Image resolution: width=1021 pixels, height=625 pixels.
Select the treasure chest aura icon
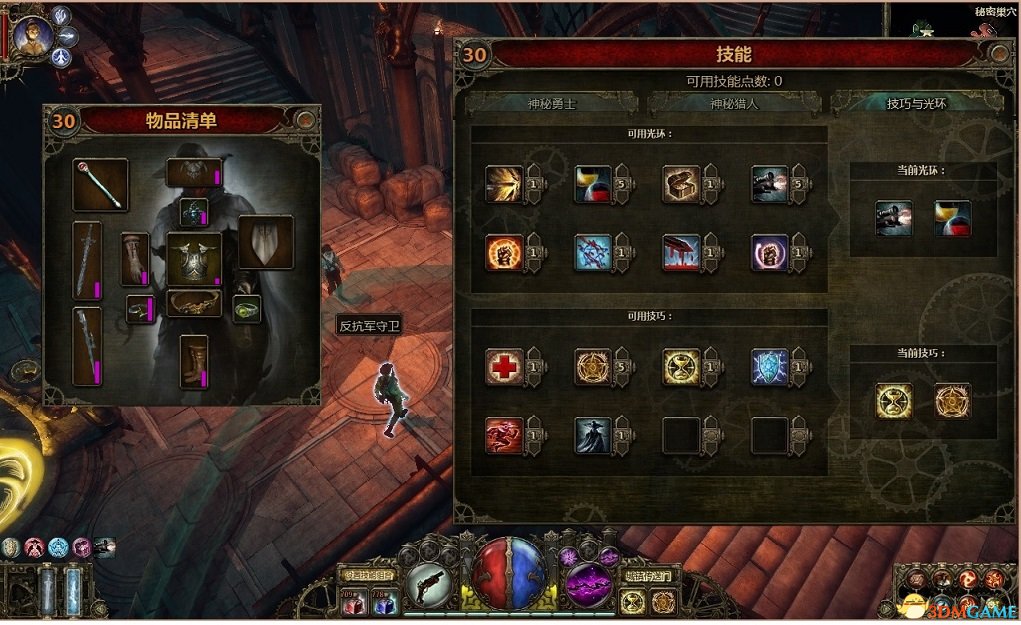click(x=681, y=184)
